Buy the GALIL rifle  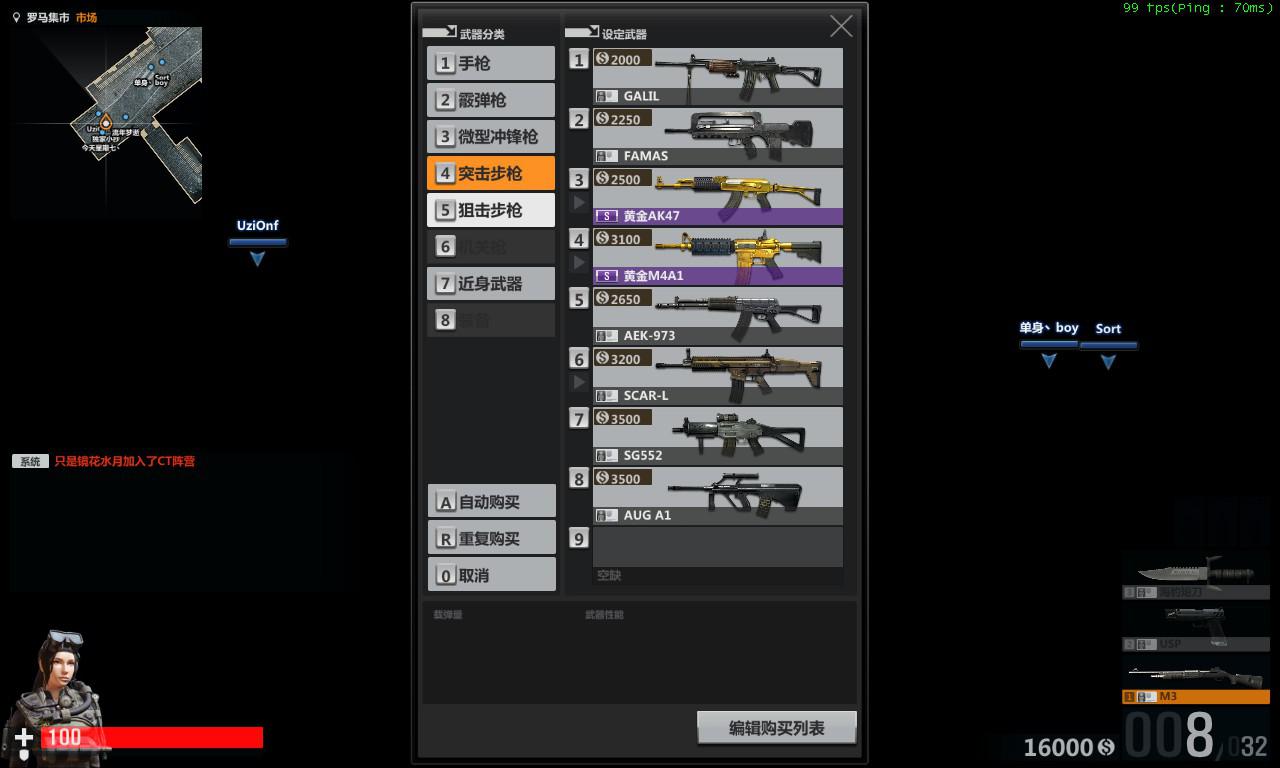[x=717, y=76]
